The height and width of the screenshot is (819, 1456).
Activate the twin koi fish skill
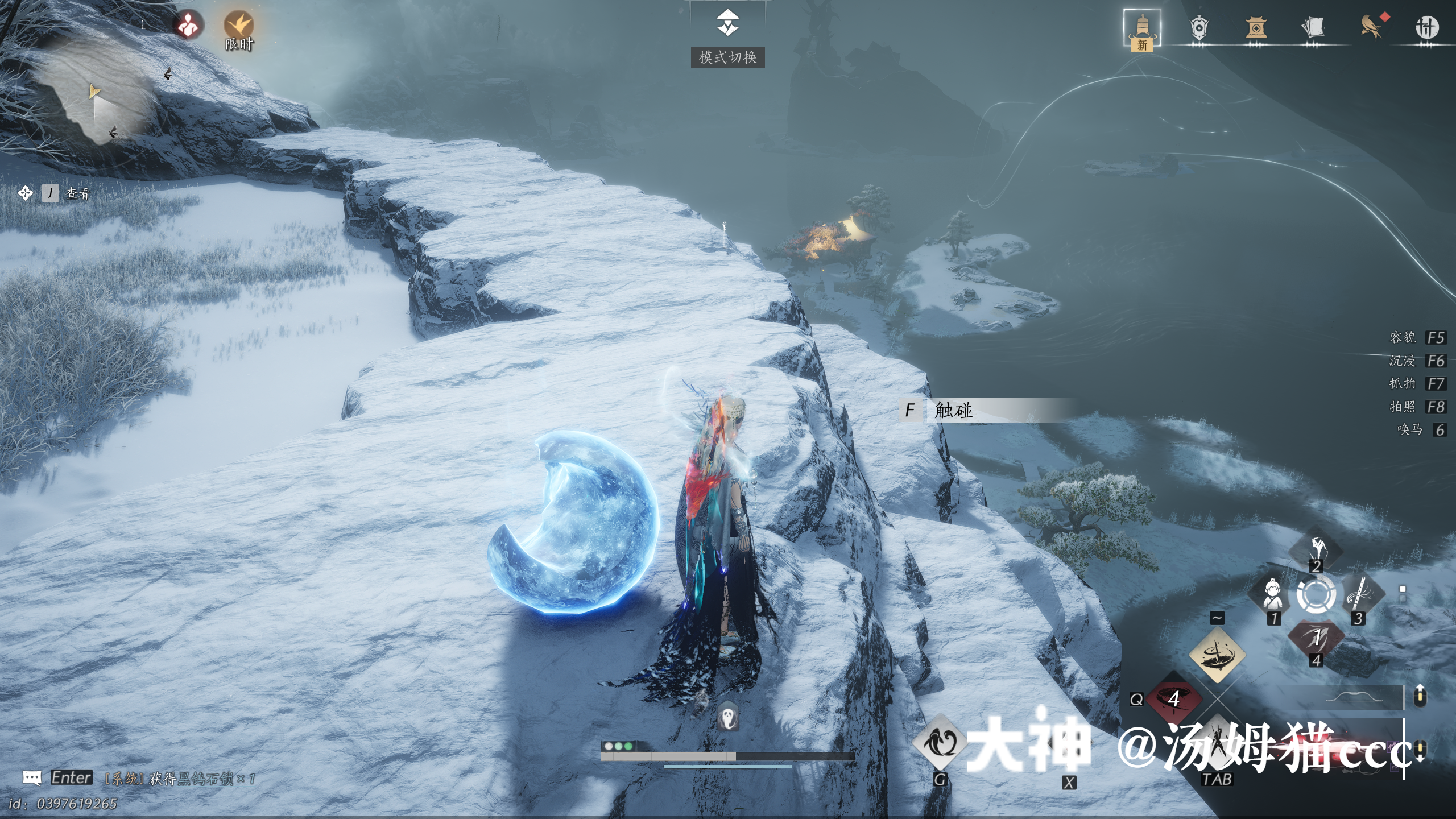click(x=940, y=742)
